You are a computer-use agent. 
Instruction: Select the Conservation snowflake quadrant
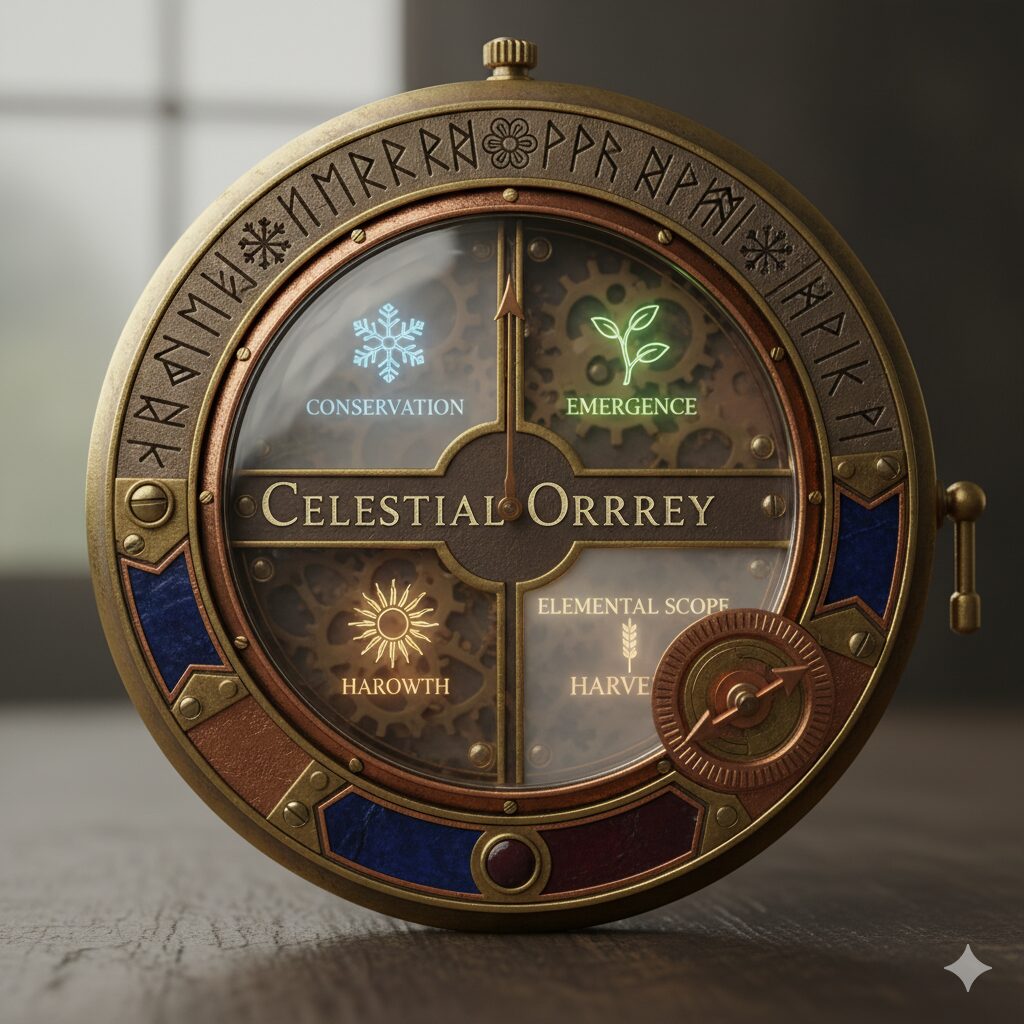click(x=385, y=360)
